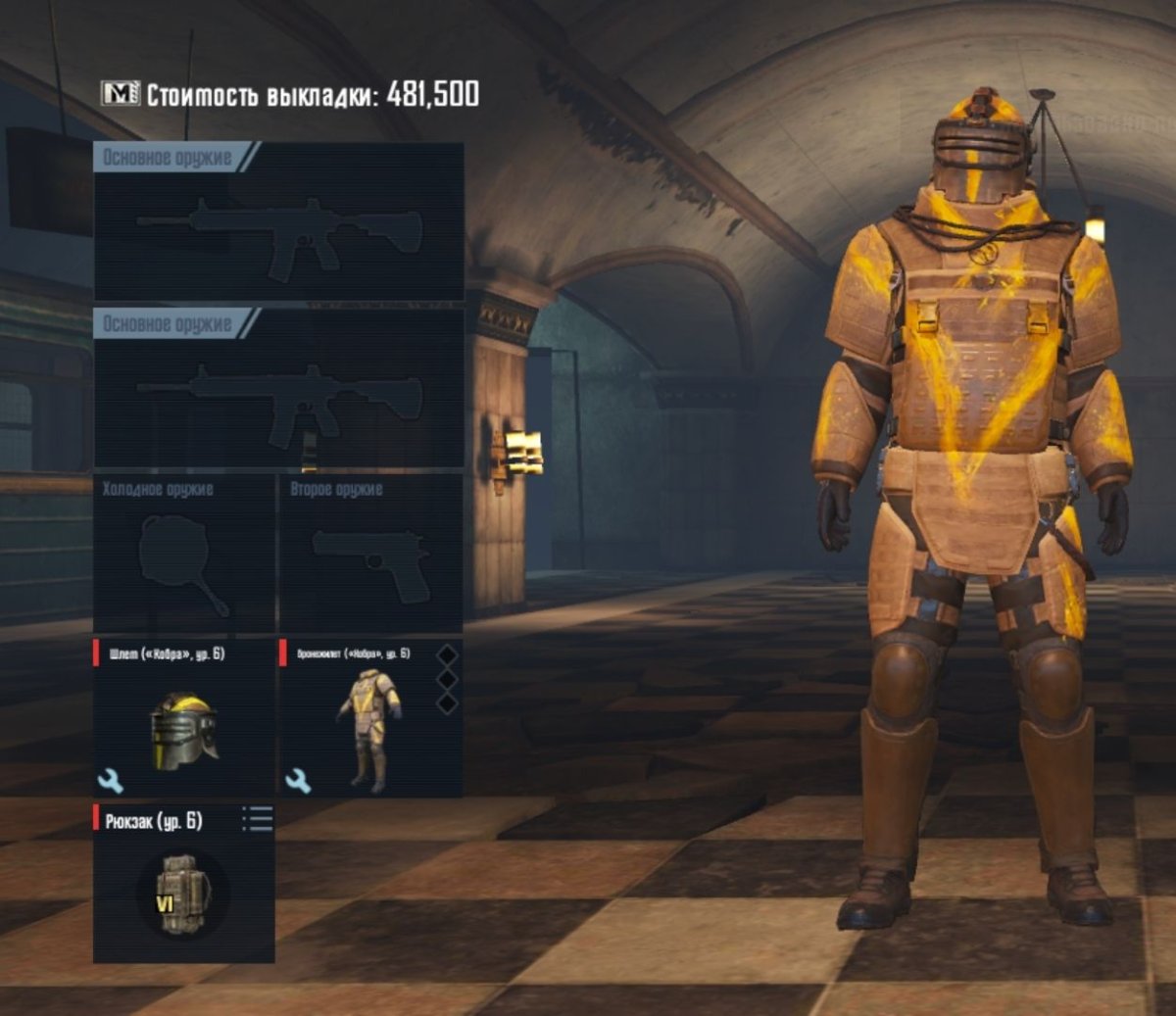Choose the secondary weapon pistol slot
Screen dimensions: 1176x1016
[x=370, y=558]
